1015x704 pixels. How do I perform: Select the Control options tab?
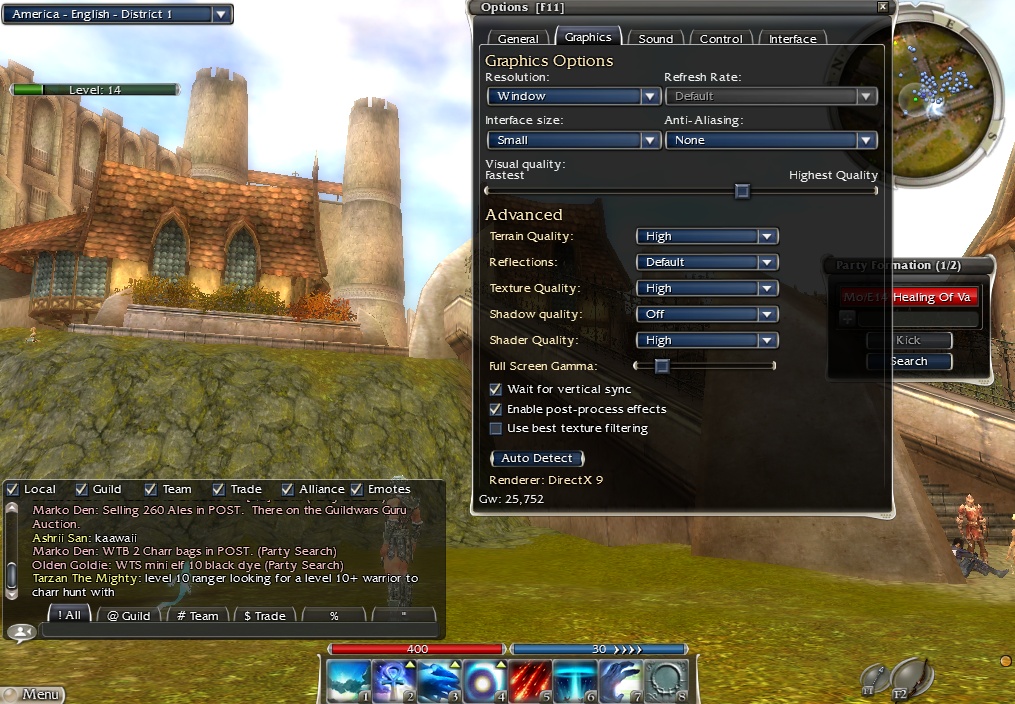coord(721,39)
